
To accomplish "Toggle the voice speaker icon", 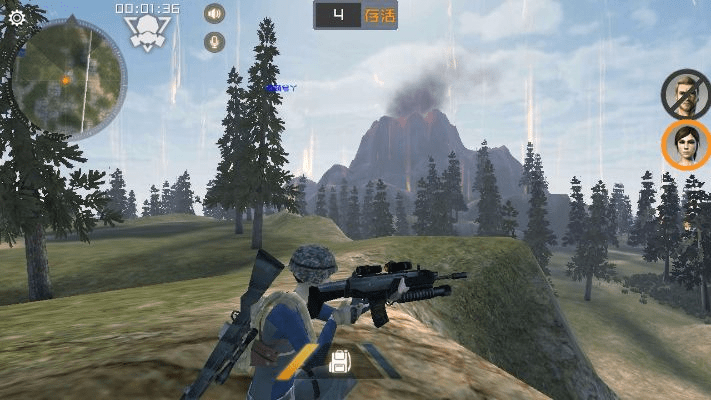I will tap(214, 14).
